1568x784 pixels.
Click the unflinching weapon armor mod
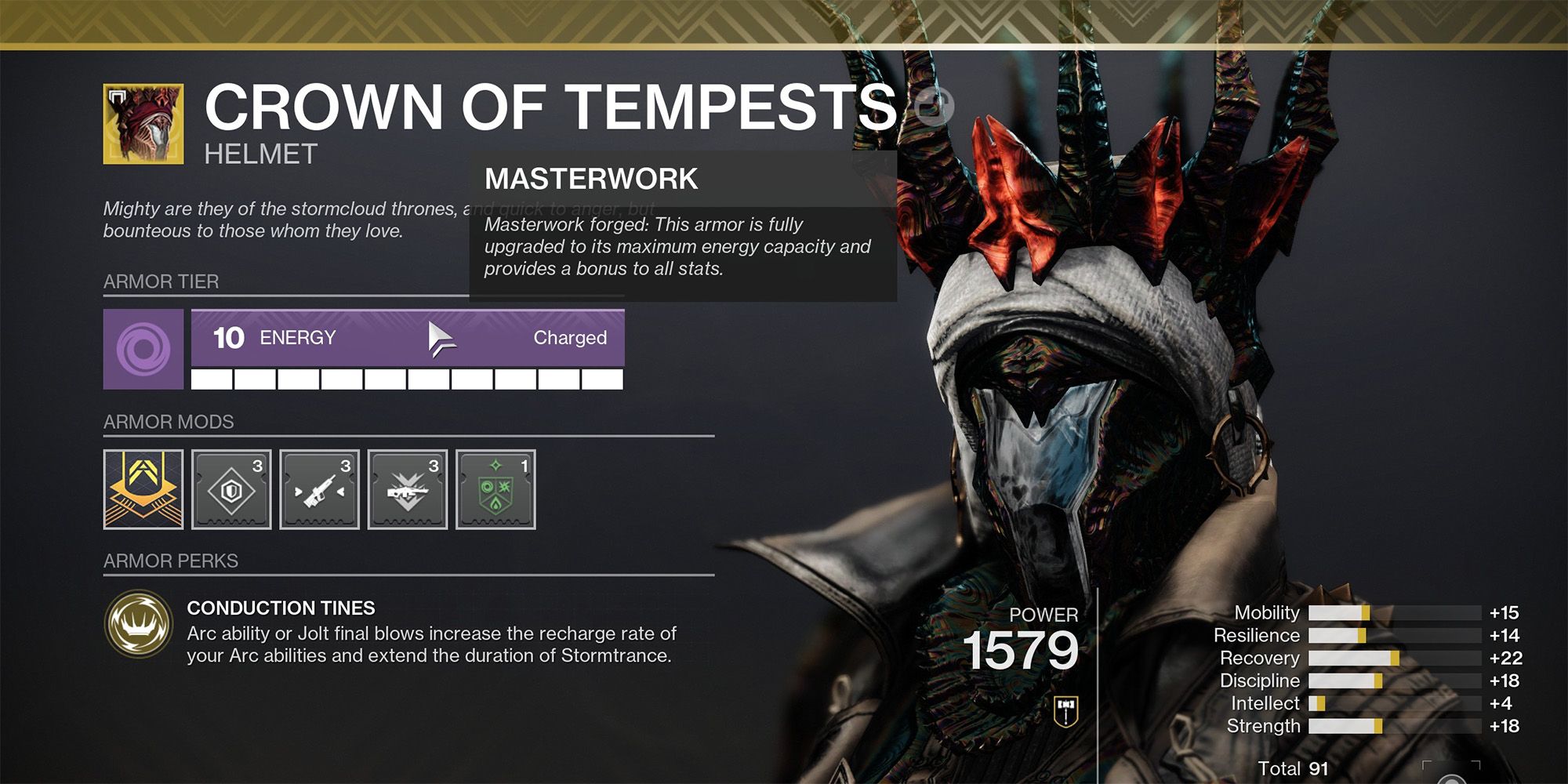coord(408,489)
